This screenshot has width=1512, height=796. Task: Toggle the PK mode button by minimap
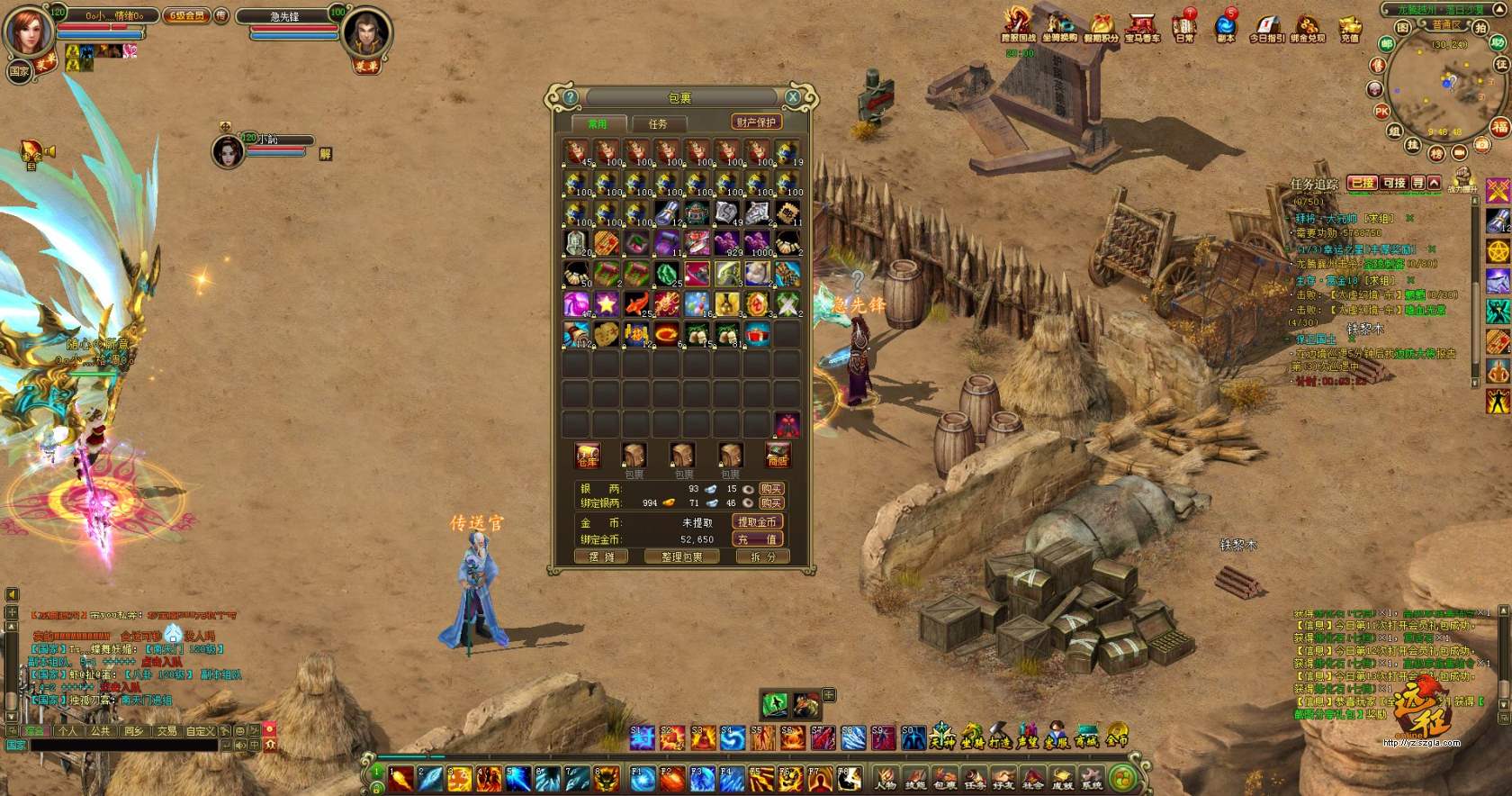1381,112
